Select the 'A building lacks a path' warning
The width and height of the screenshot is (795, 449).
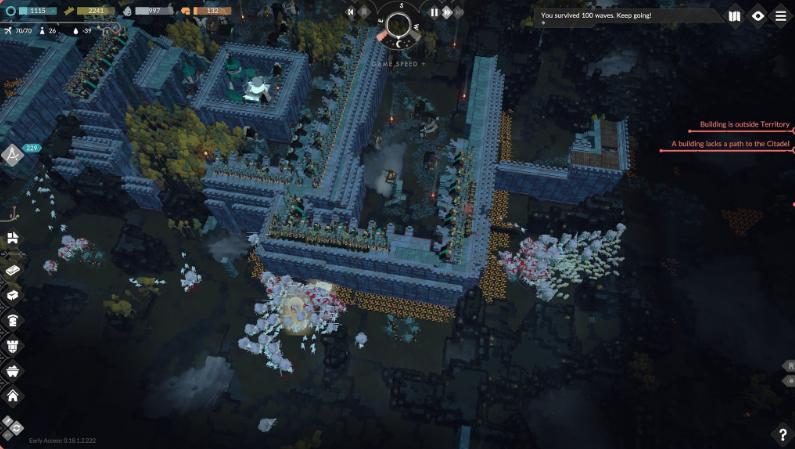(x=731, y=144)
